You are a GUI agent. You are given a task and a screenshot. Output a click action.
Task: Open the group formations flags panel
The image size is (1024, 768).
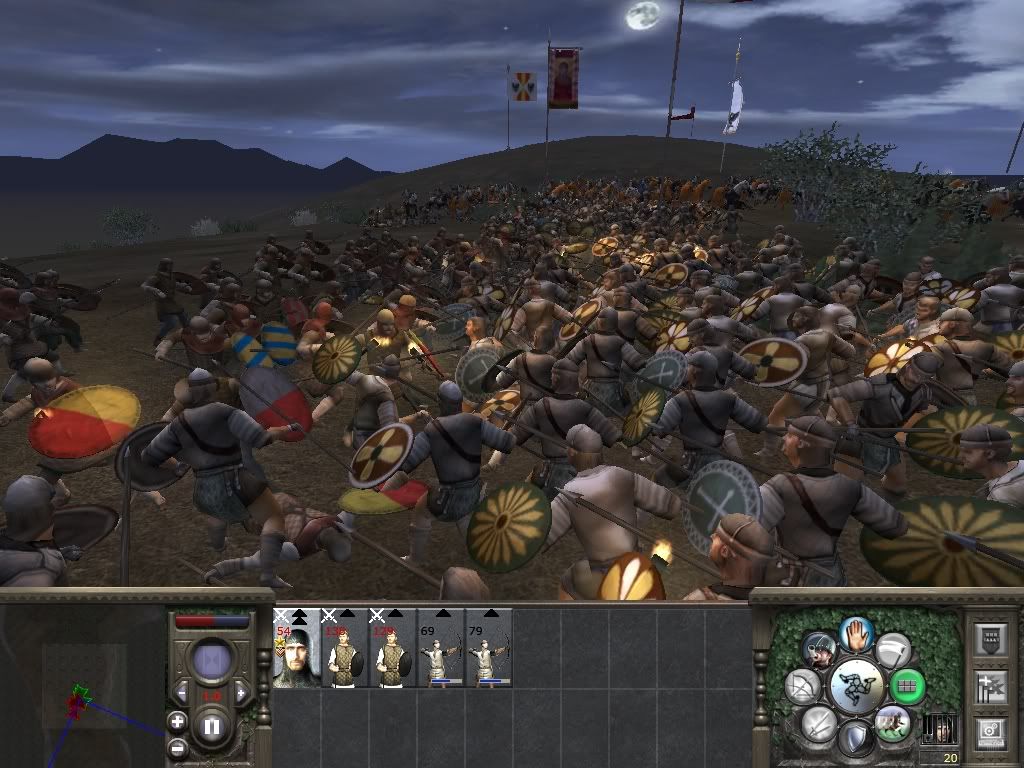coord(989,686)
